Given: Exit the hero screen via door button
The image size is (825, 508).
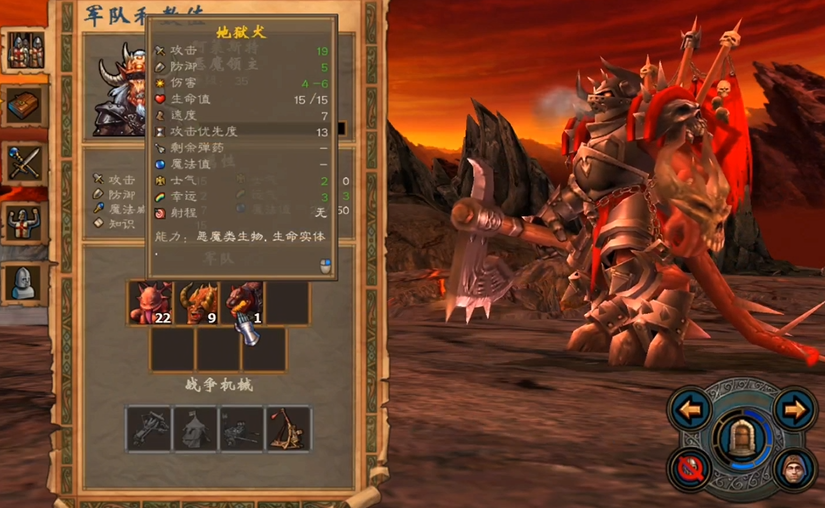Looking at the screenshot, I should point(742,436).
